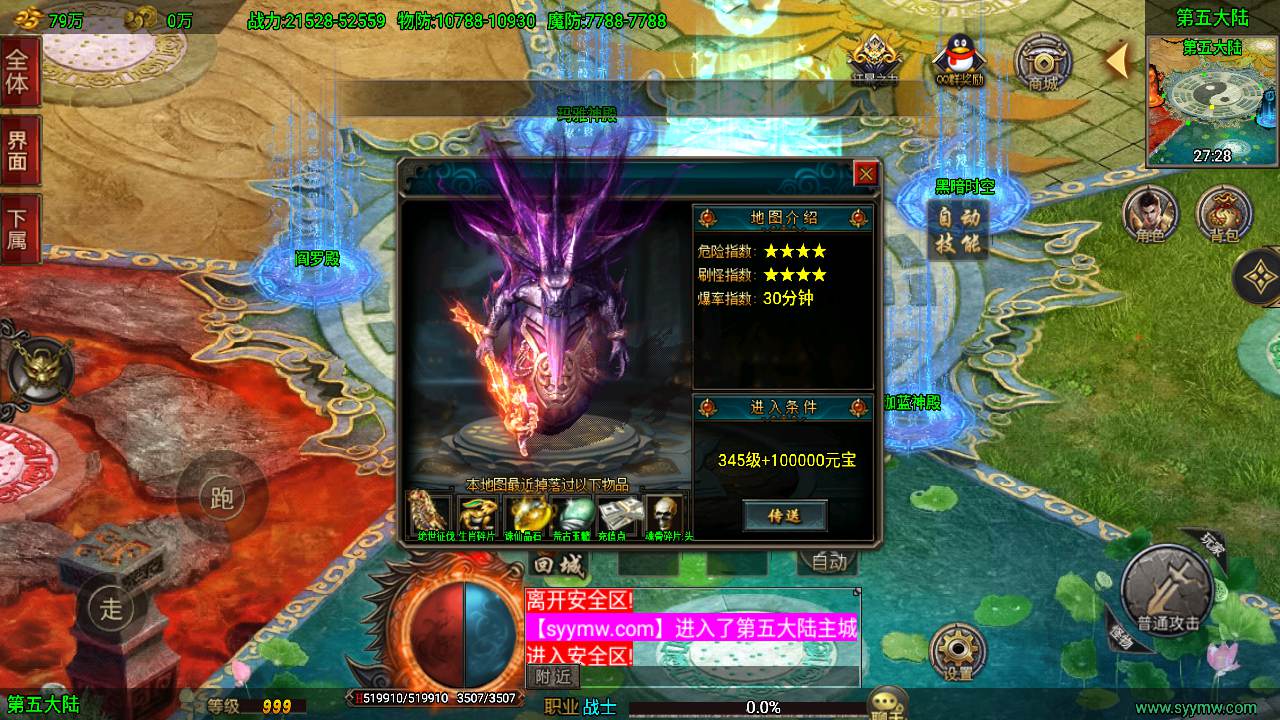Select the 全体 tab on the left
Screen dimensions: 1280x720
[18, 71]
